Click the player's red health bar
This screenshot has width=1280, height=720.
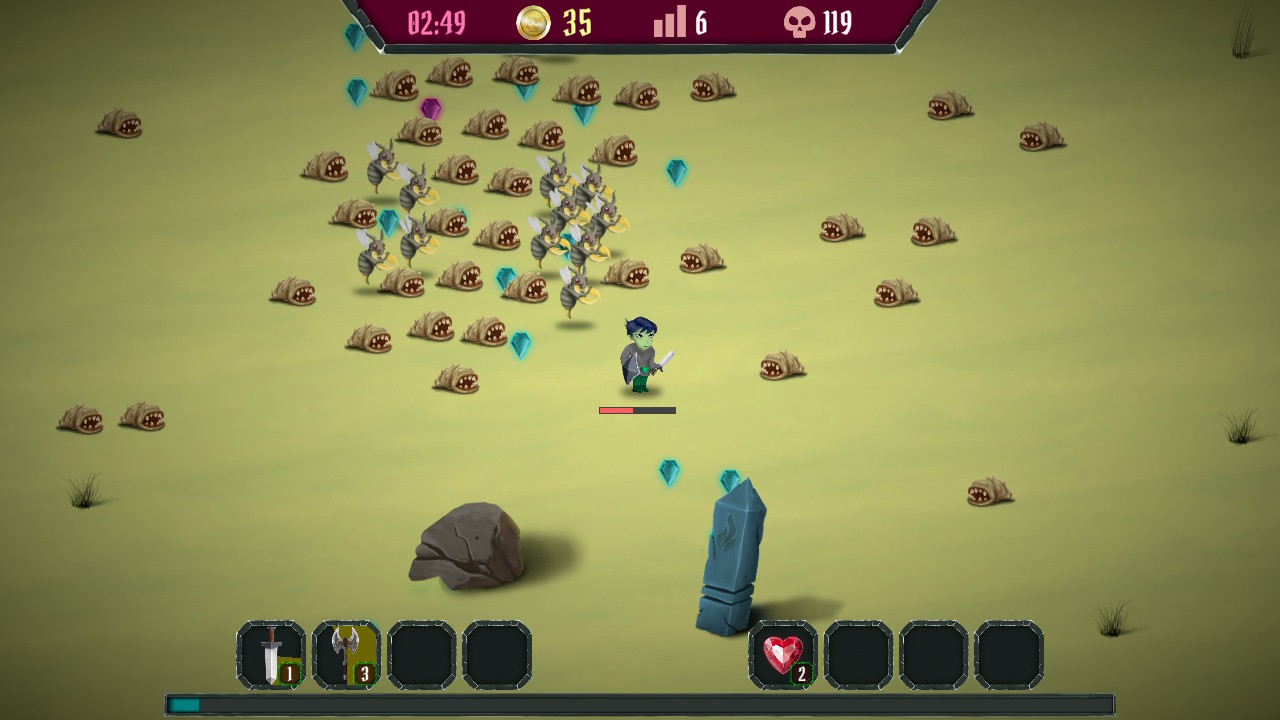click(x=614, y=410)
